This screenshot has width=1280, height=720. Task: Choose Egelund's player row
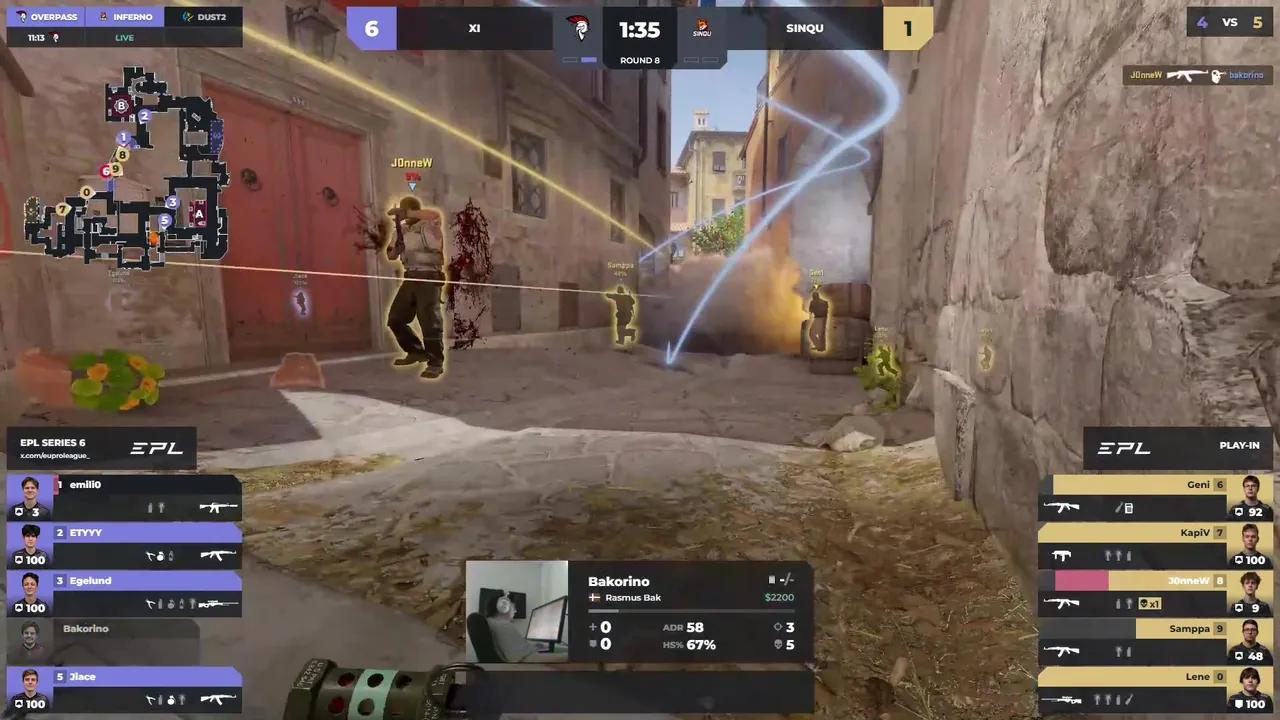pyautogui.click(x=124, y=593)
